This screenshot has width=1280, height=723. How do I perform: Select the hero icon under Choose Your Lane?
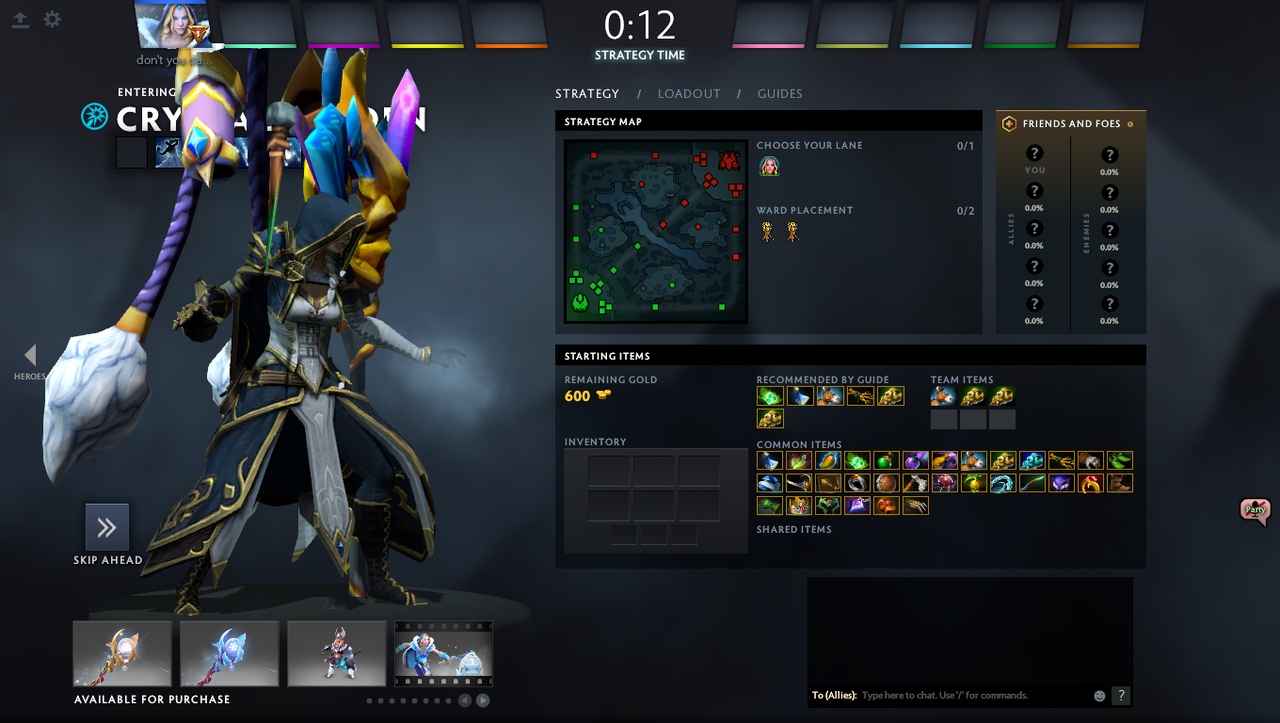769,167
